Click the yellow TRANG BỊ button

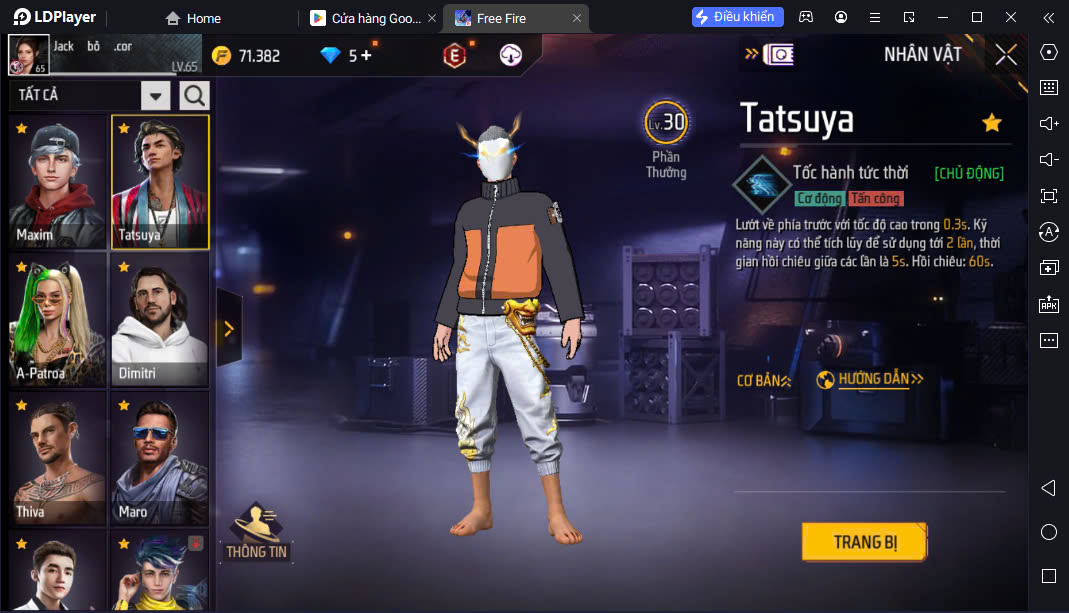pyautogui.click(x=865, y=542)
